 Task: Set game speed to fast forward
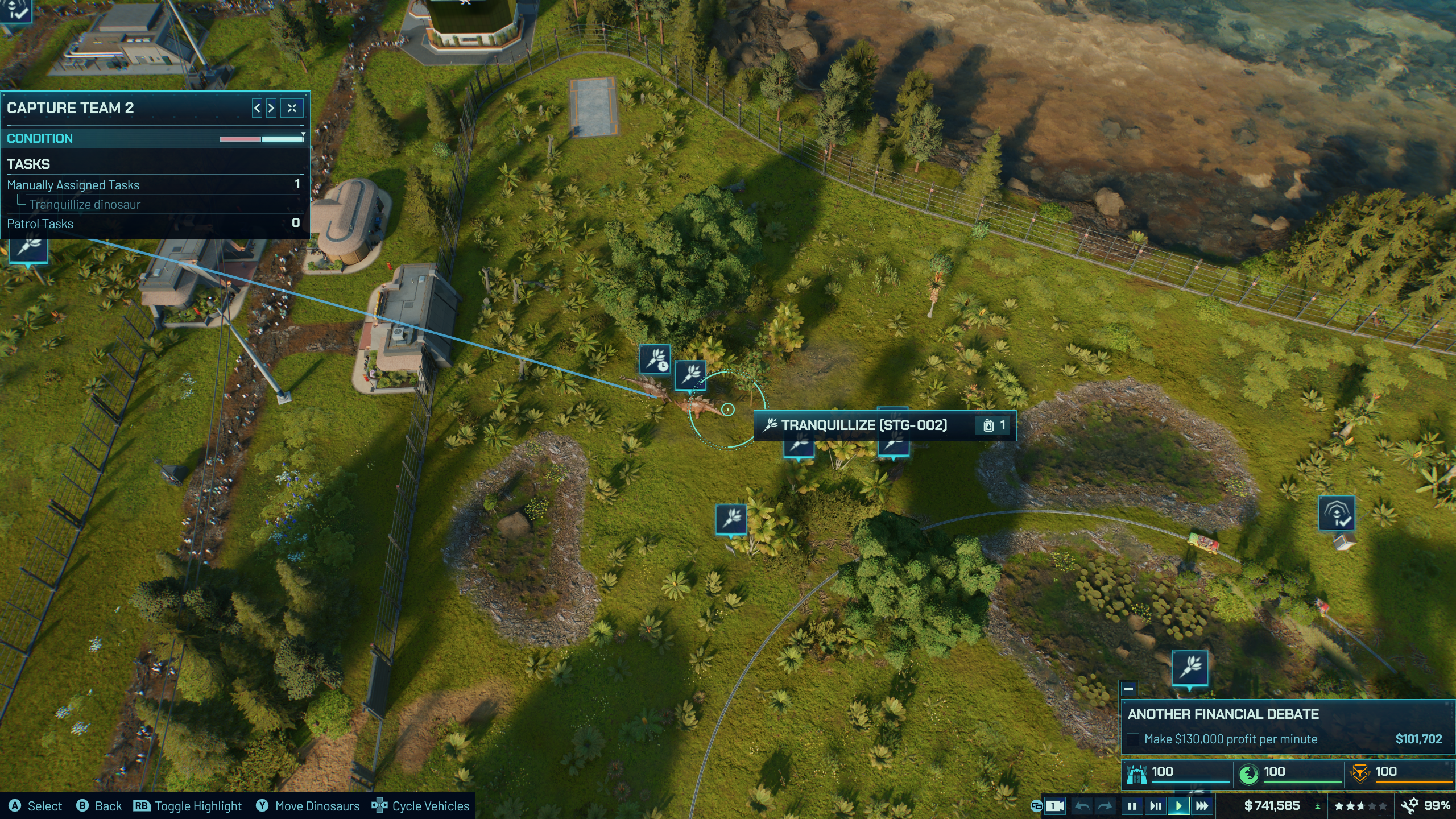(1202, 806)
